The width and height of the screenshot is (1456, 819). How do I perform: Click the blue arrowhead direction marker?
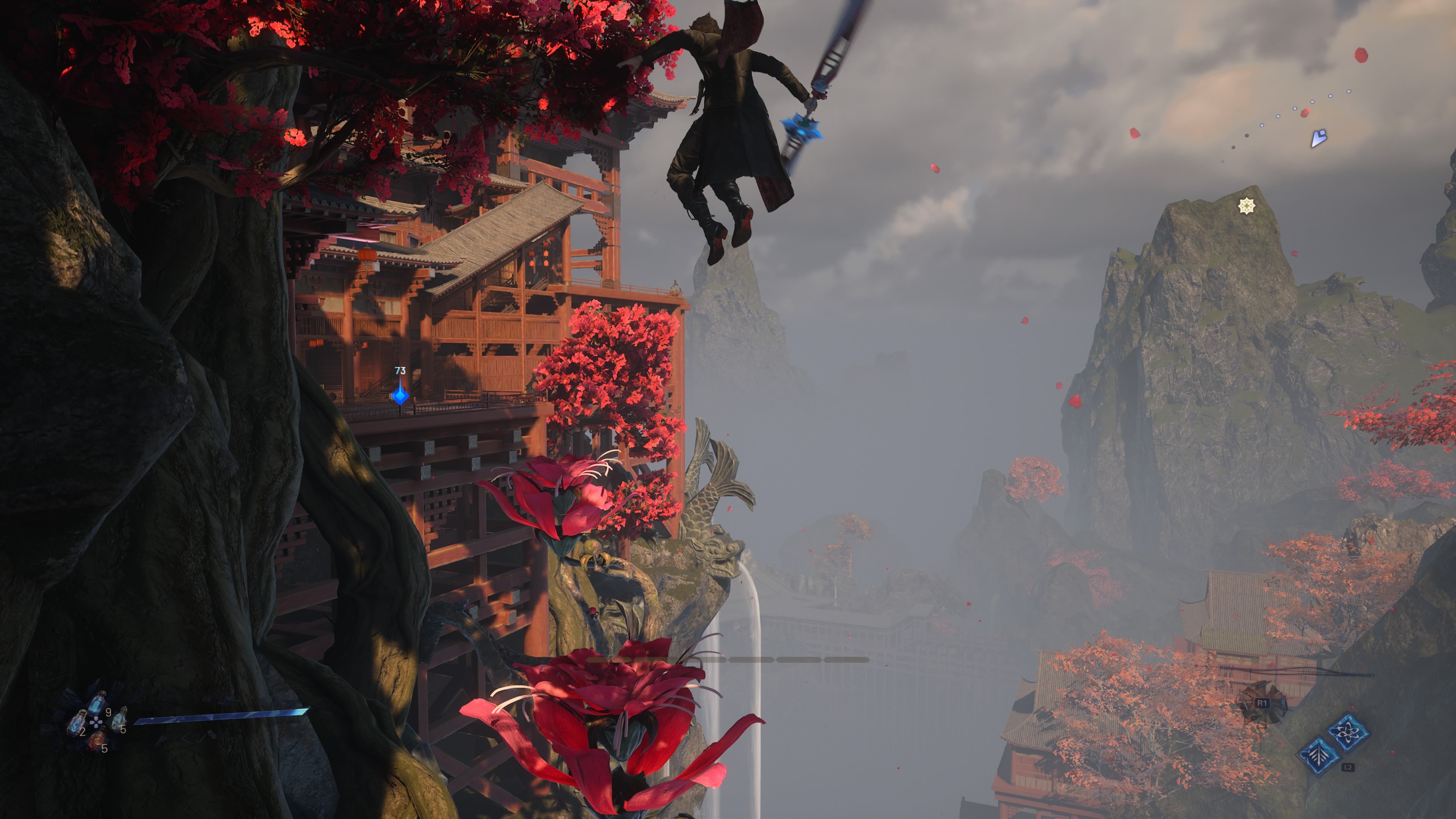tap(1318, 138)
